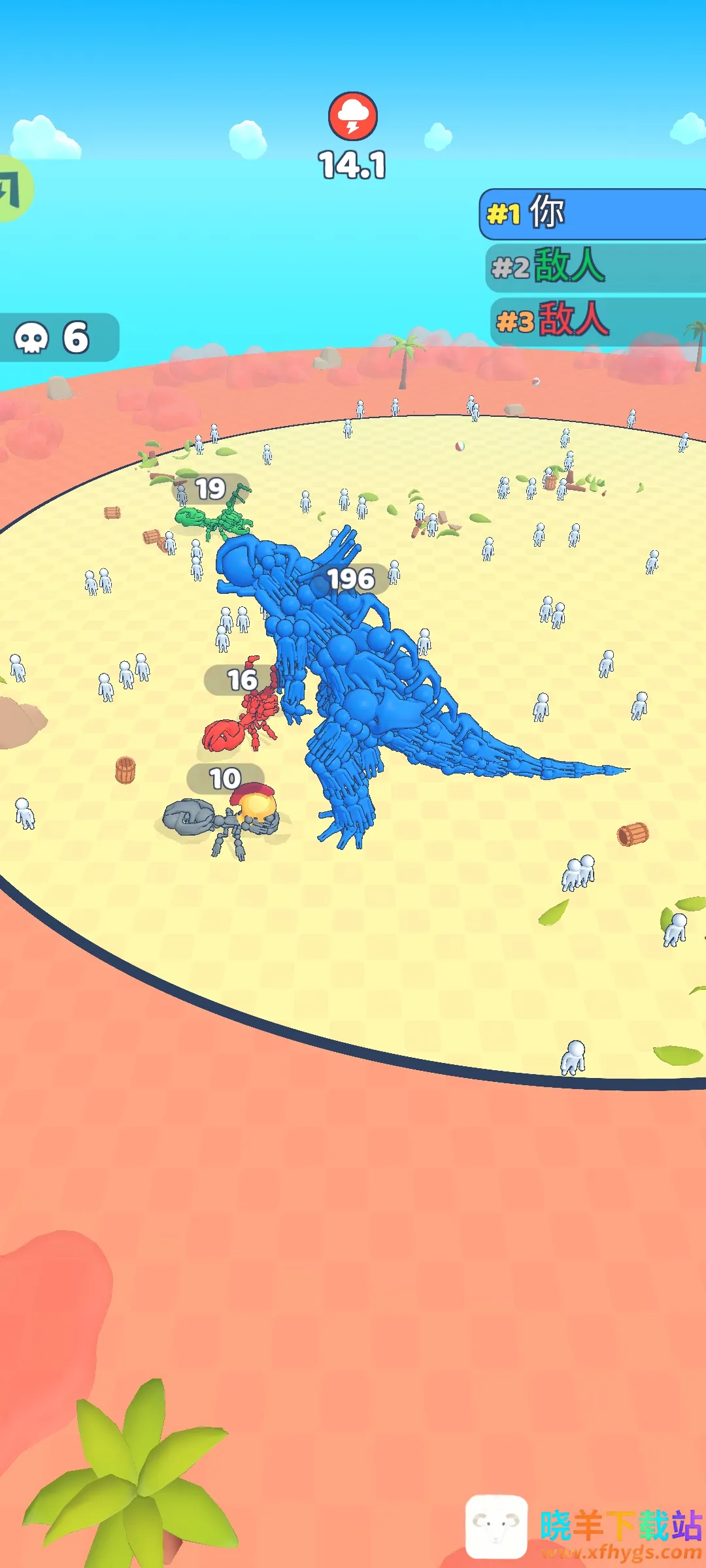The width and height of the screenshot is (706, 1568).
Task: Select the #1 你 leaderboard row
Action: [x=592, y=214]
